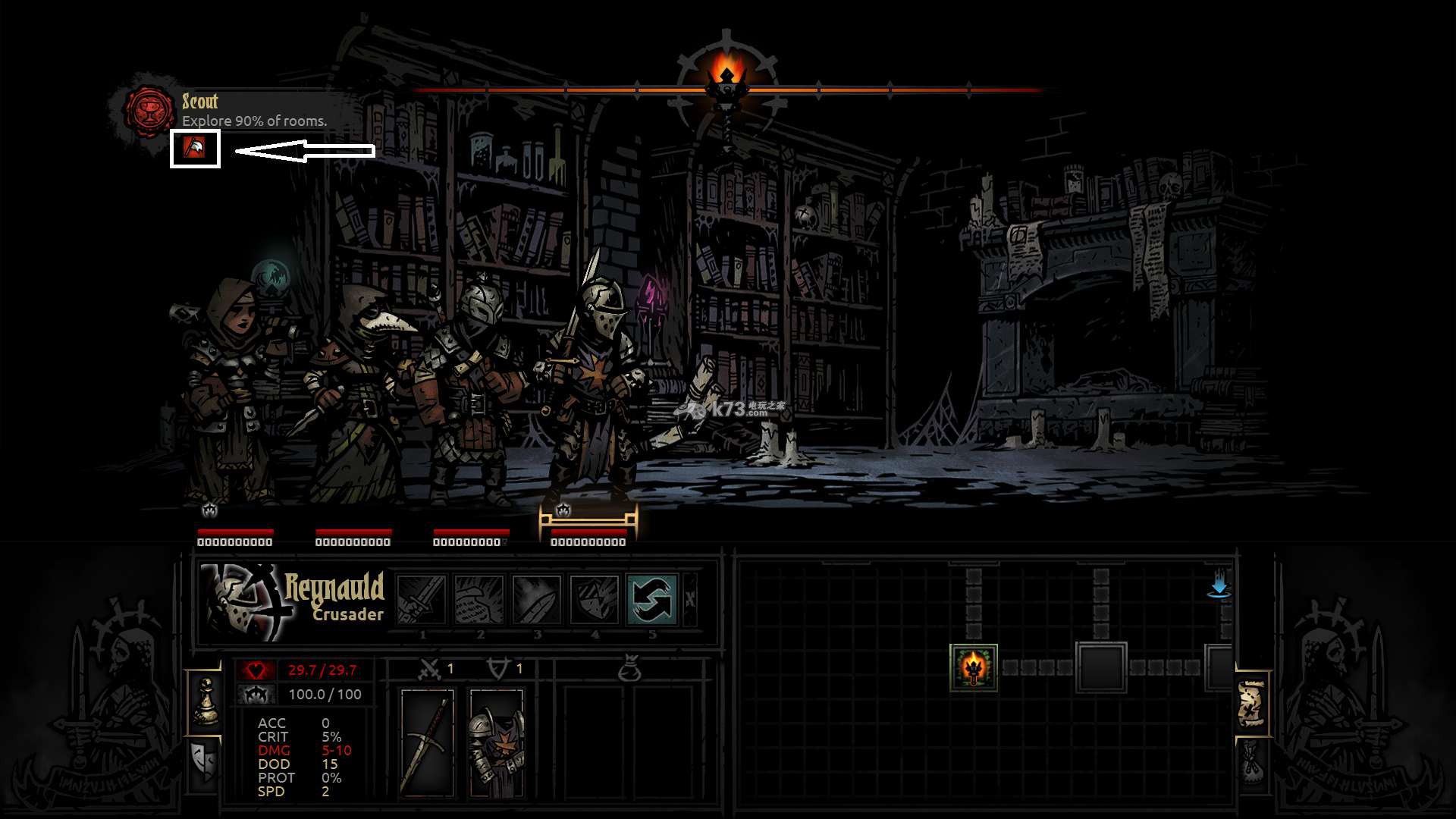Select the equipped longsword weapon slot
Screen dimensions: 1456x819
(x=427, y=743)
